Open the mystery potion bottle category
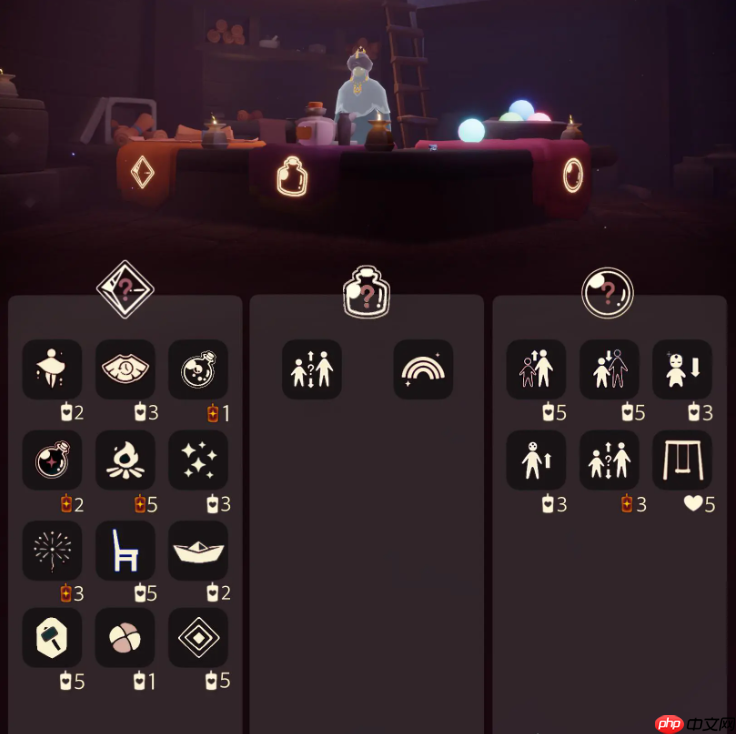This screenshot has width=736, height=734. (x=366, y=292)
